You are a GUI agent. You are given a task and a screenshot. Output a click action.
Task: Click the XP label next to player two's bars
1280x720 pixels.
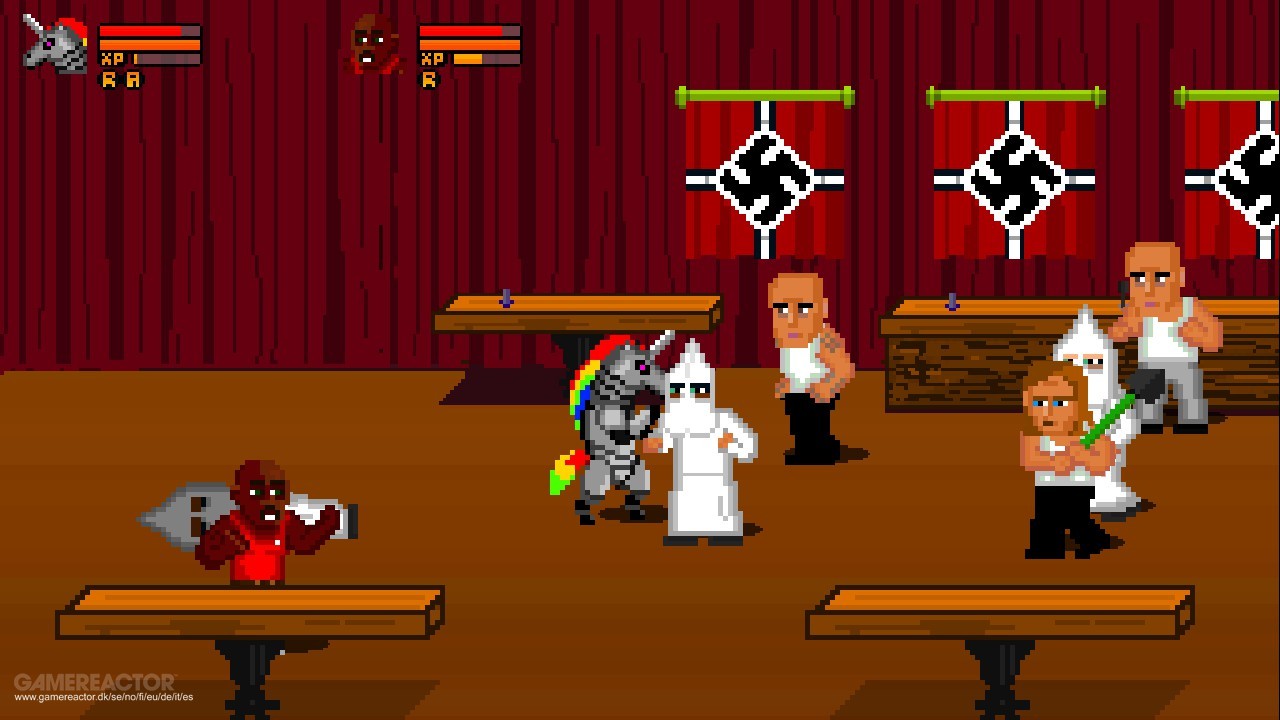click(432, 57)
